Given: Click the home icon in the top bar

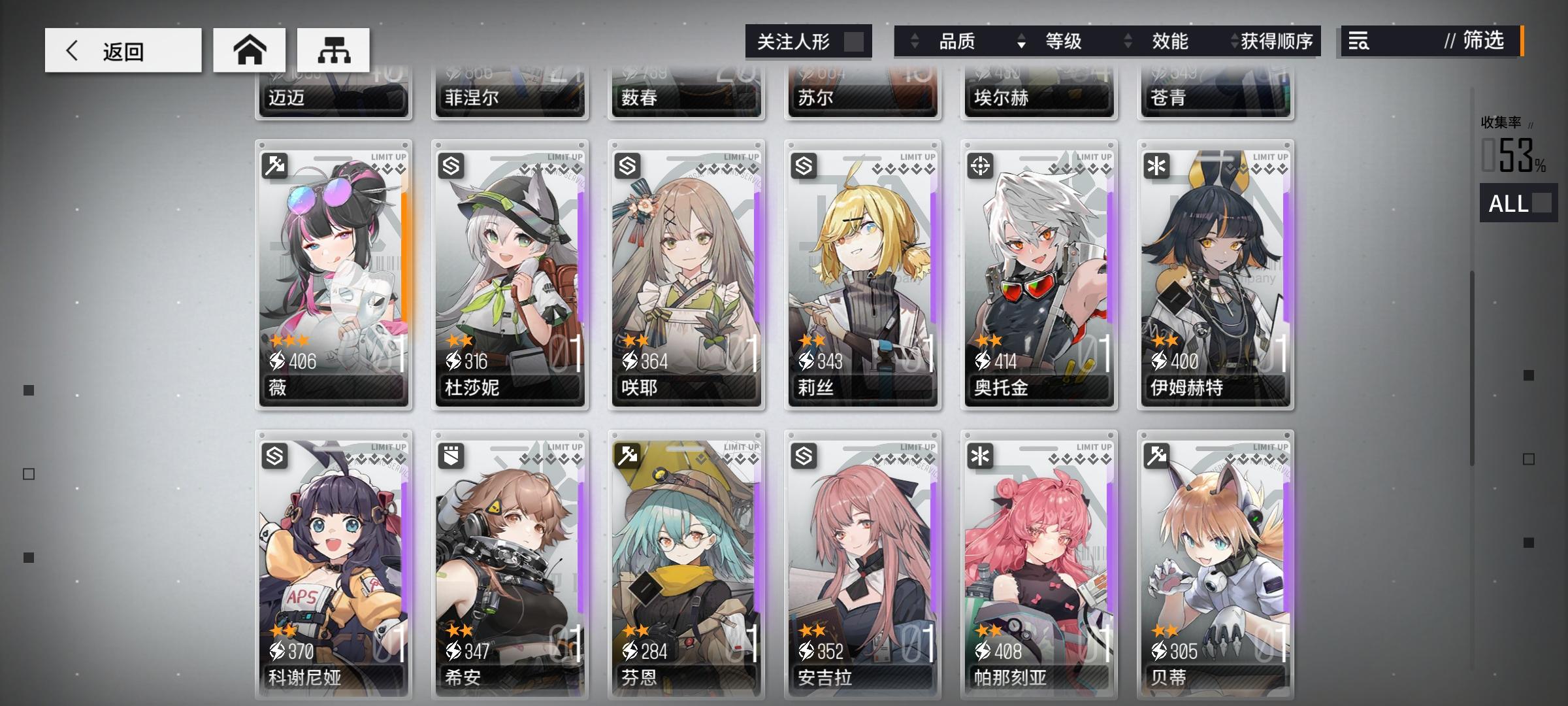Looking at the screenshot, I should click(x=250, y=48).
